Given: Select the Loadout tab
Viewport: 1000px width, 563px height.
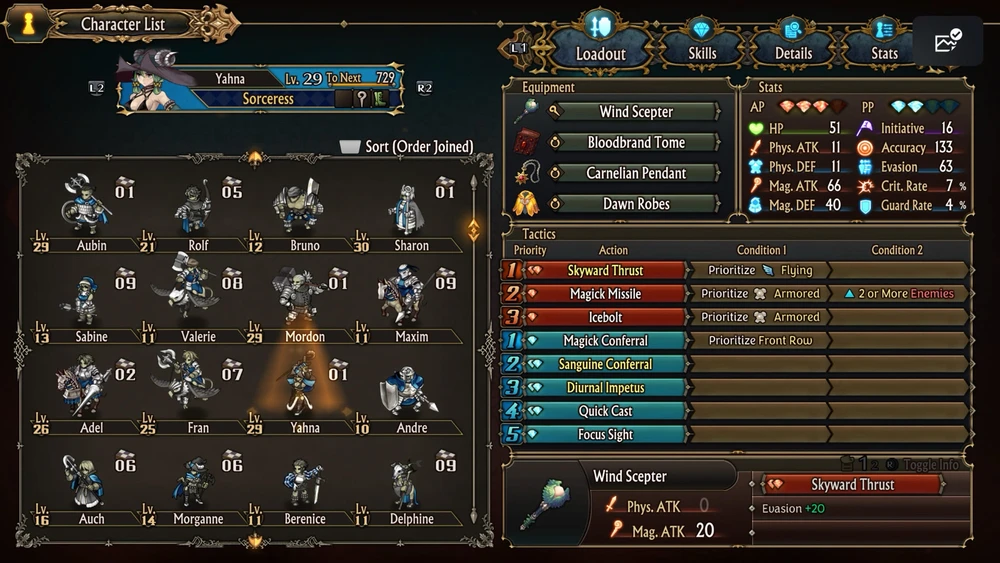Looking at the screenshot, I should 601,53.
